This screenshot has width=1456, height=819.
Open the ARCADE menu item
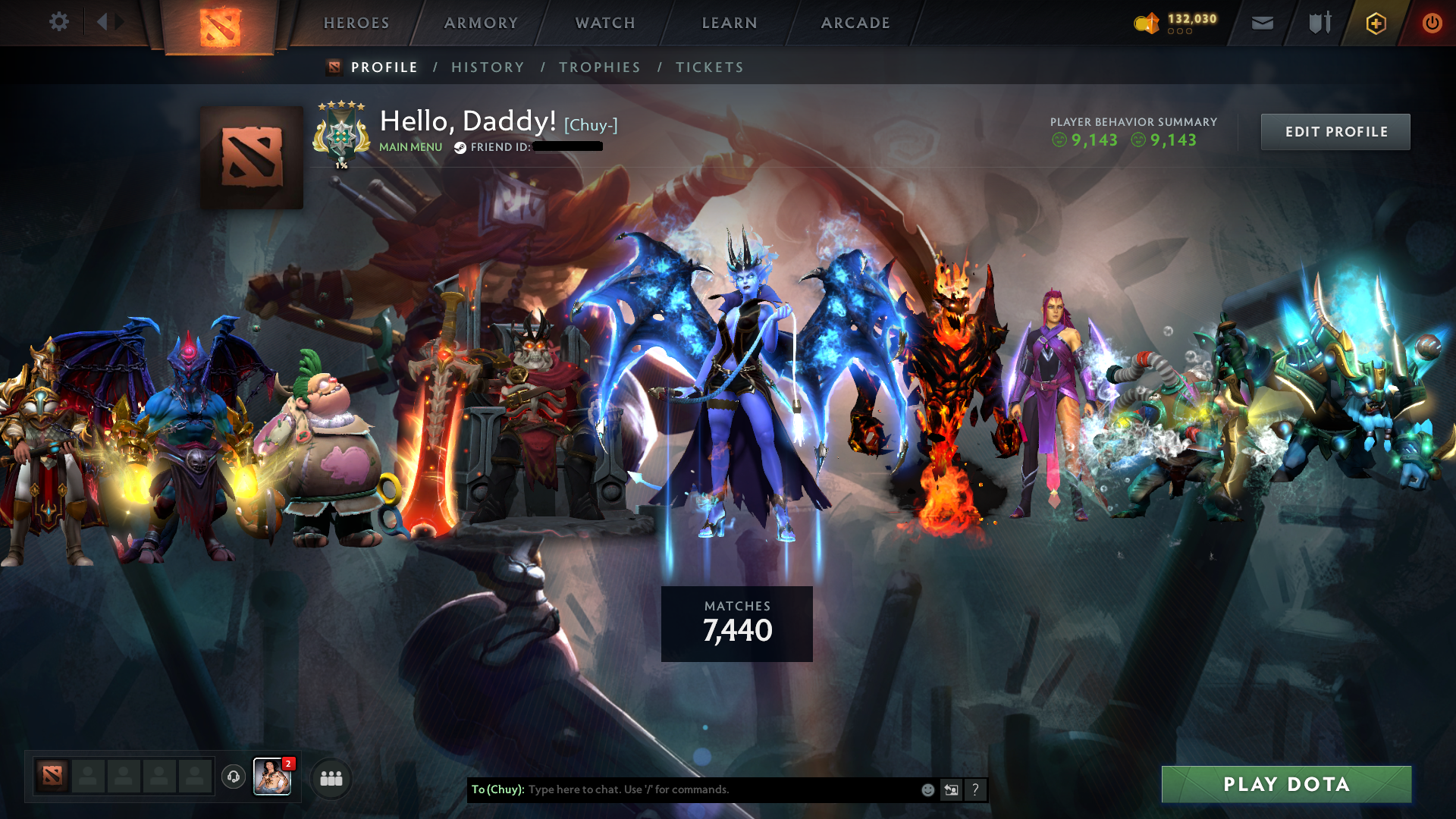(855, 23)
